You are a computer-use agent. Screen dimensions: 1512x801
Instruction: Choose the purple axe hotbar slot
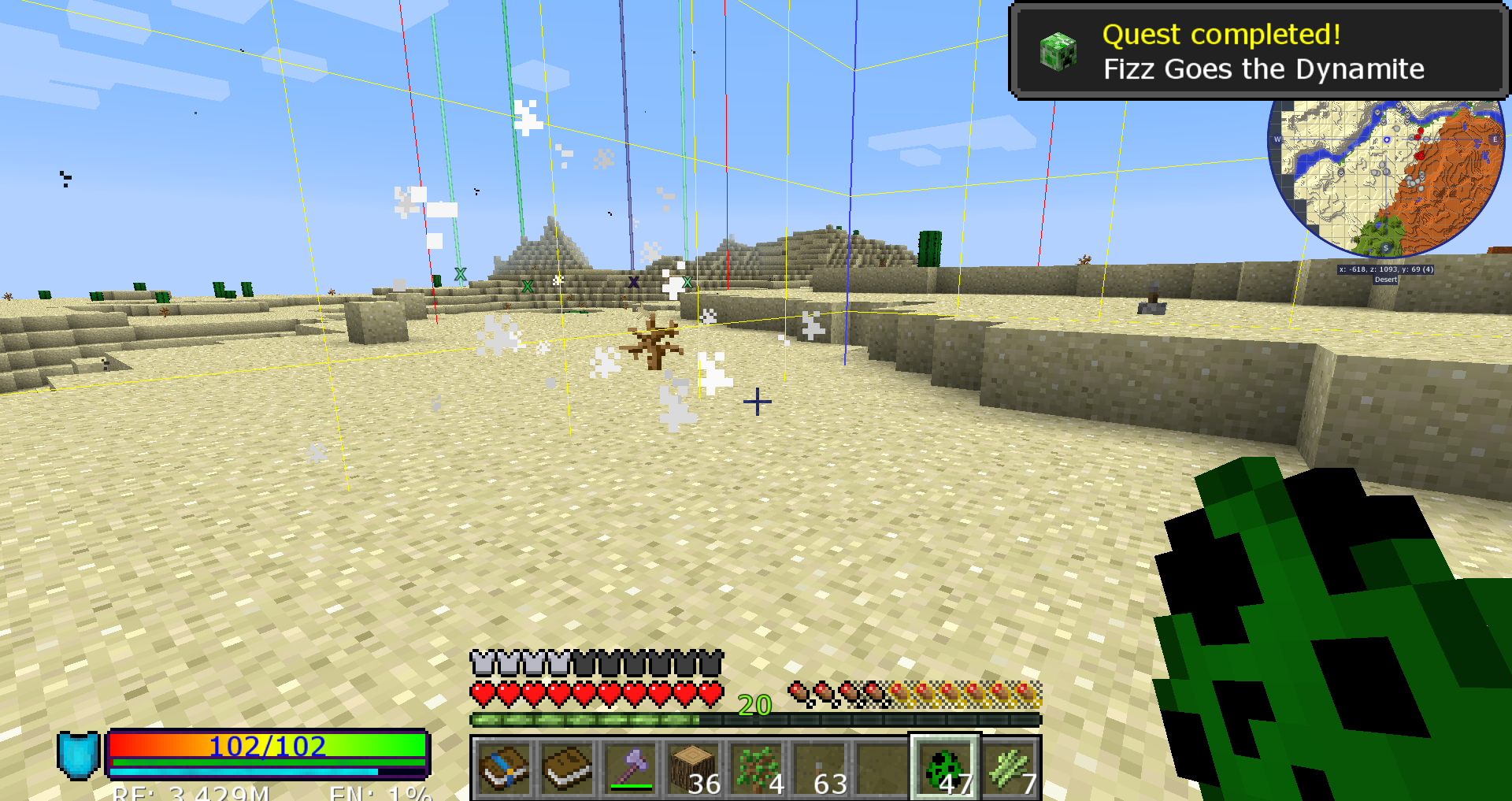pyautogui.click(x=630, y=768)
